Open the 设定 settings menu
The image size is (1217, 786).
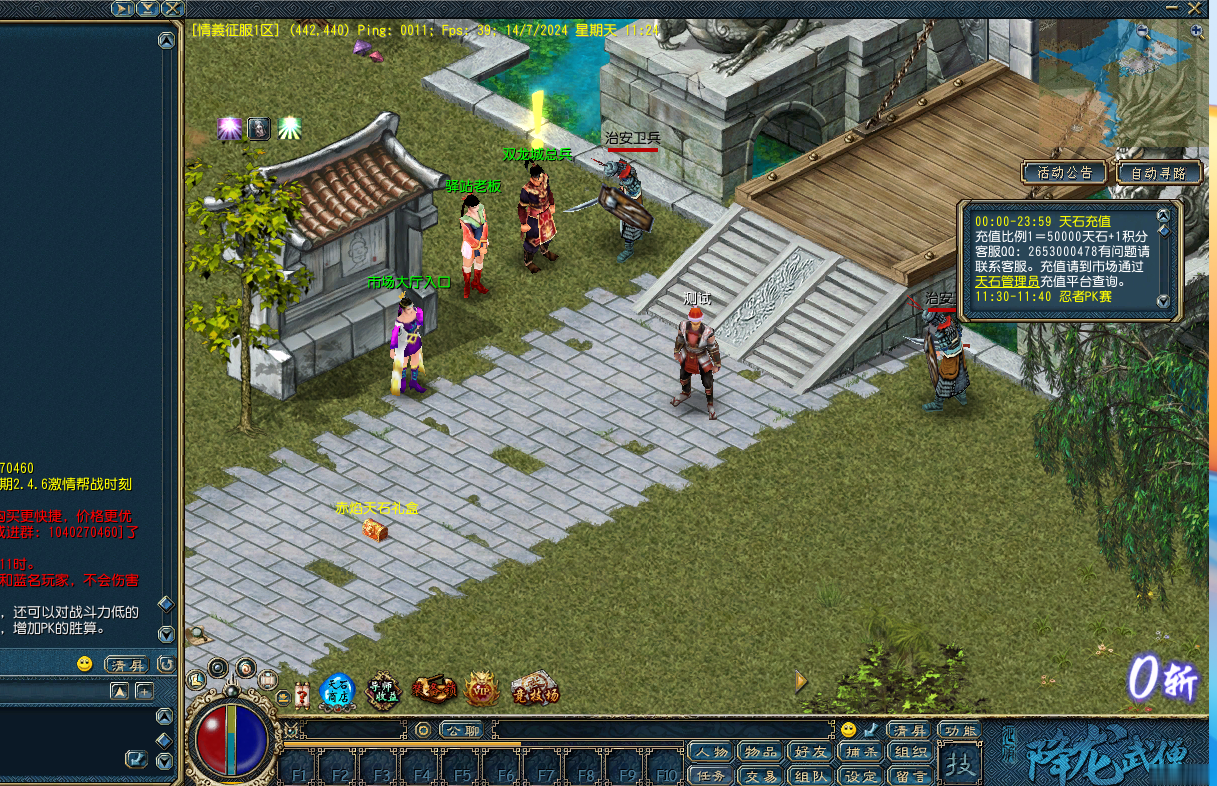tap(860, 775)
